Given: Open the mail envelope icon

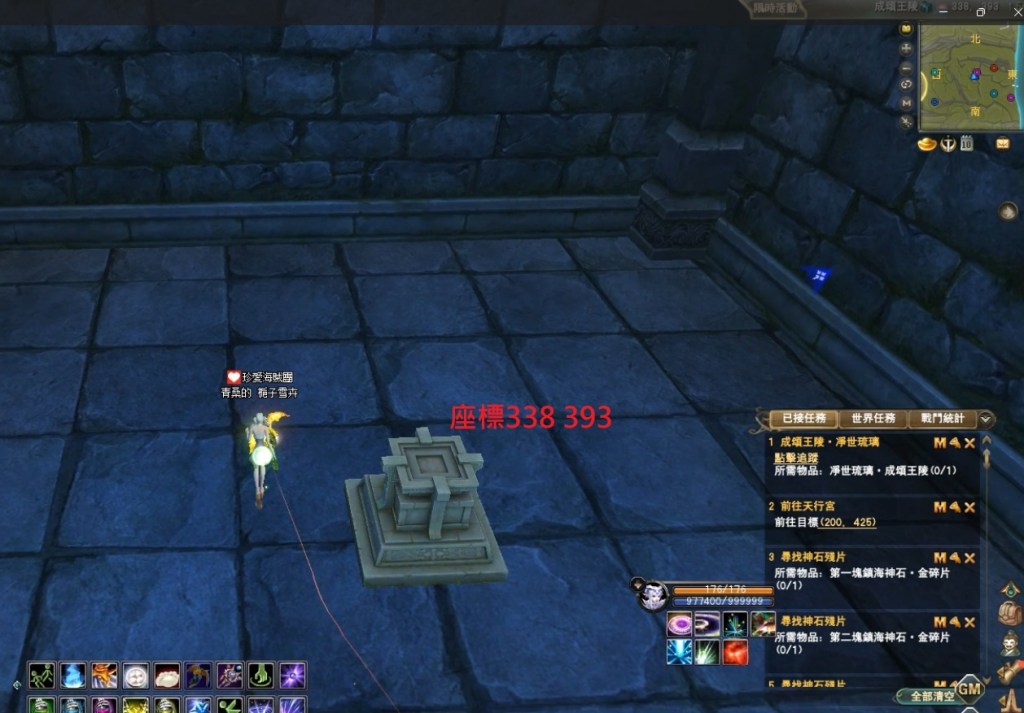Looking at the screenshot, I should pos(1002,144).
